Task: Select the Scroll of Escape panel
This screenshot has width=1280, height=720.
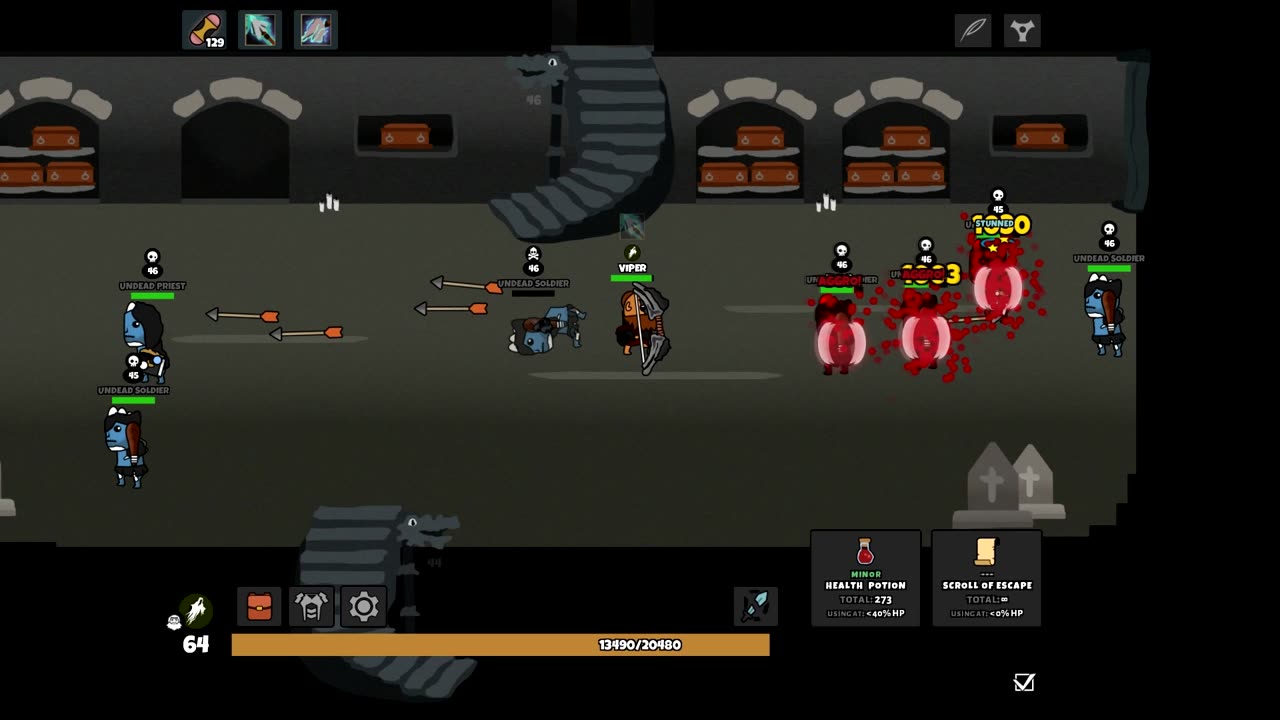Action: (987, 578)
